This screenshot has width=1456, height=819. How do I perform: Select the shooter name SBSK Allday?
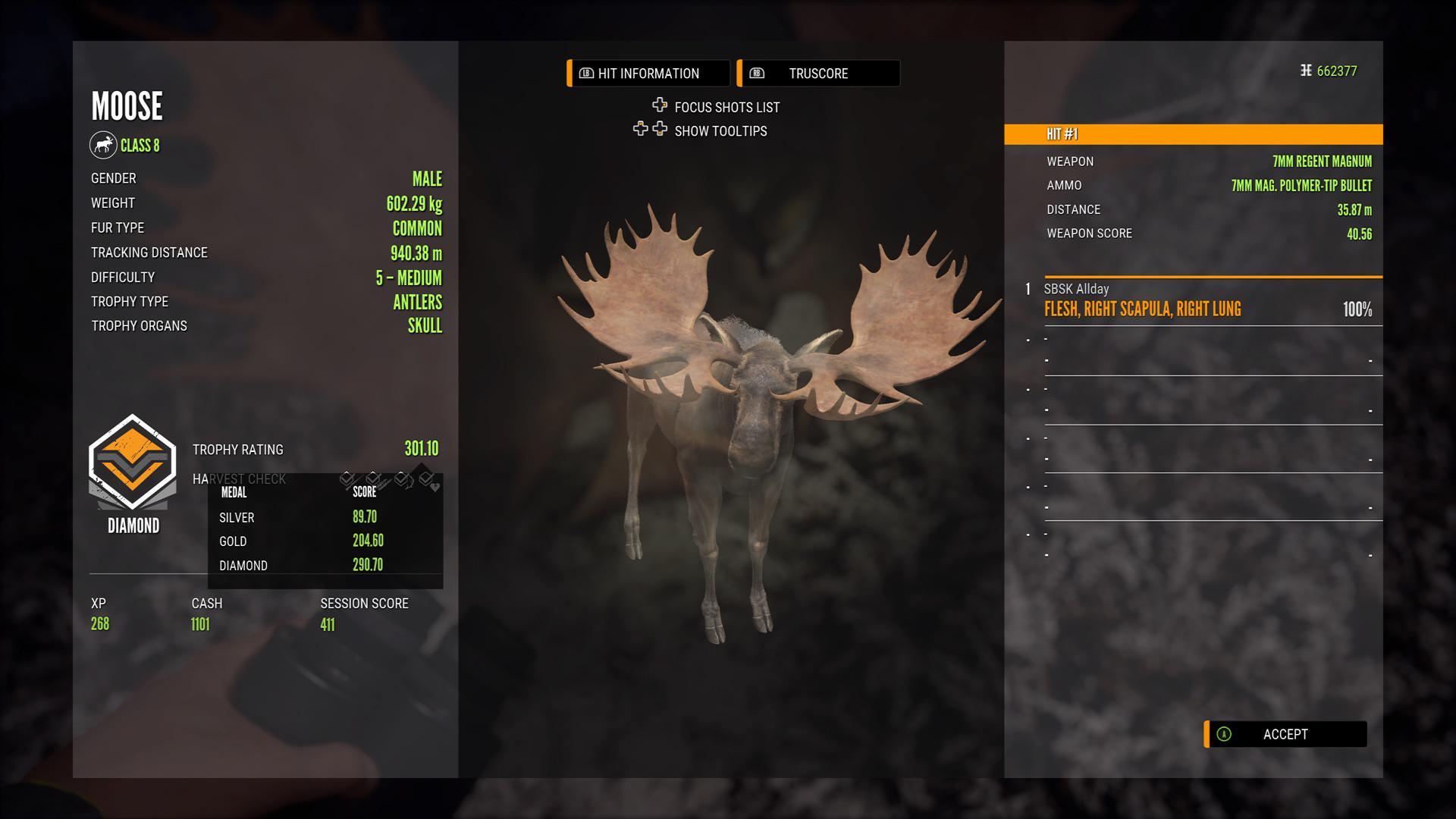pos(1076,289)
